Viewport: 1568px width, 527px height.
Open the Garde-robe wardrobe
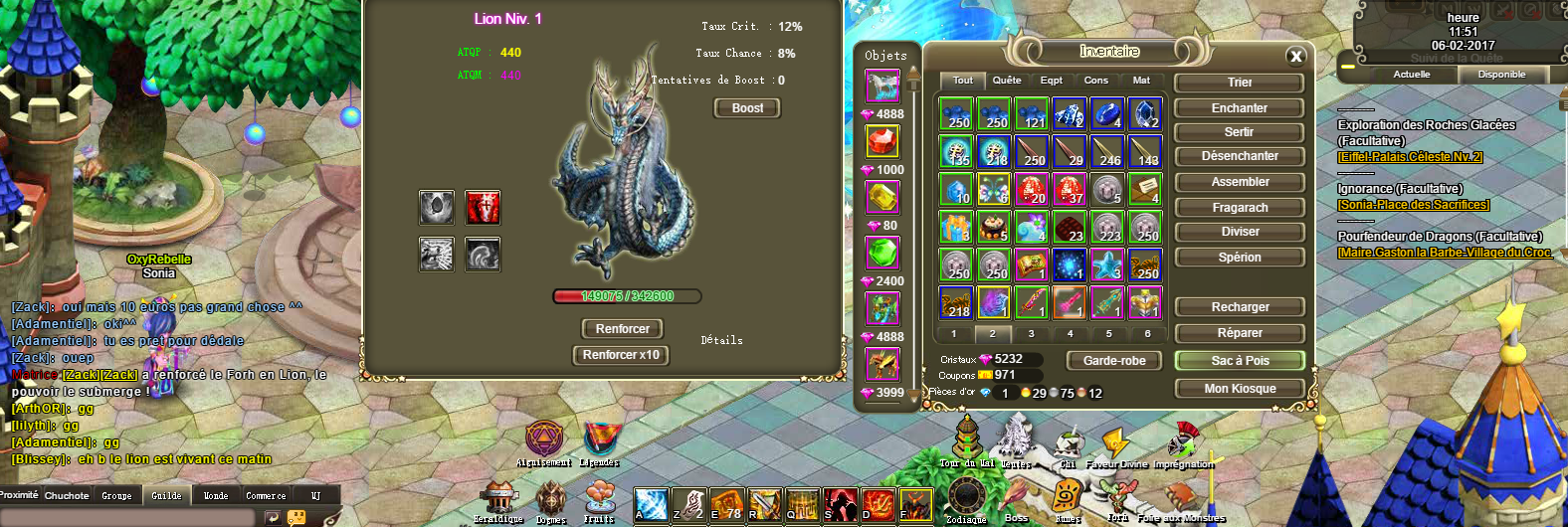(x=1114, y=361)
